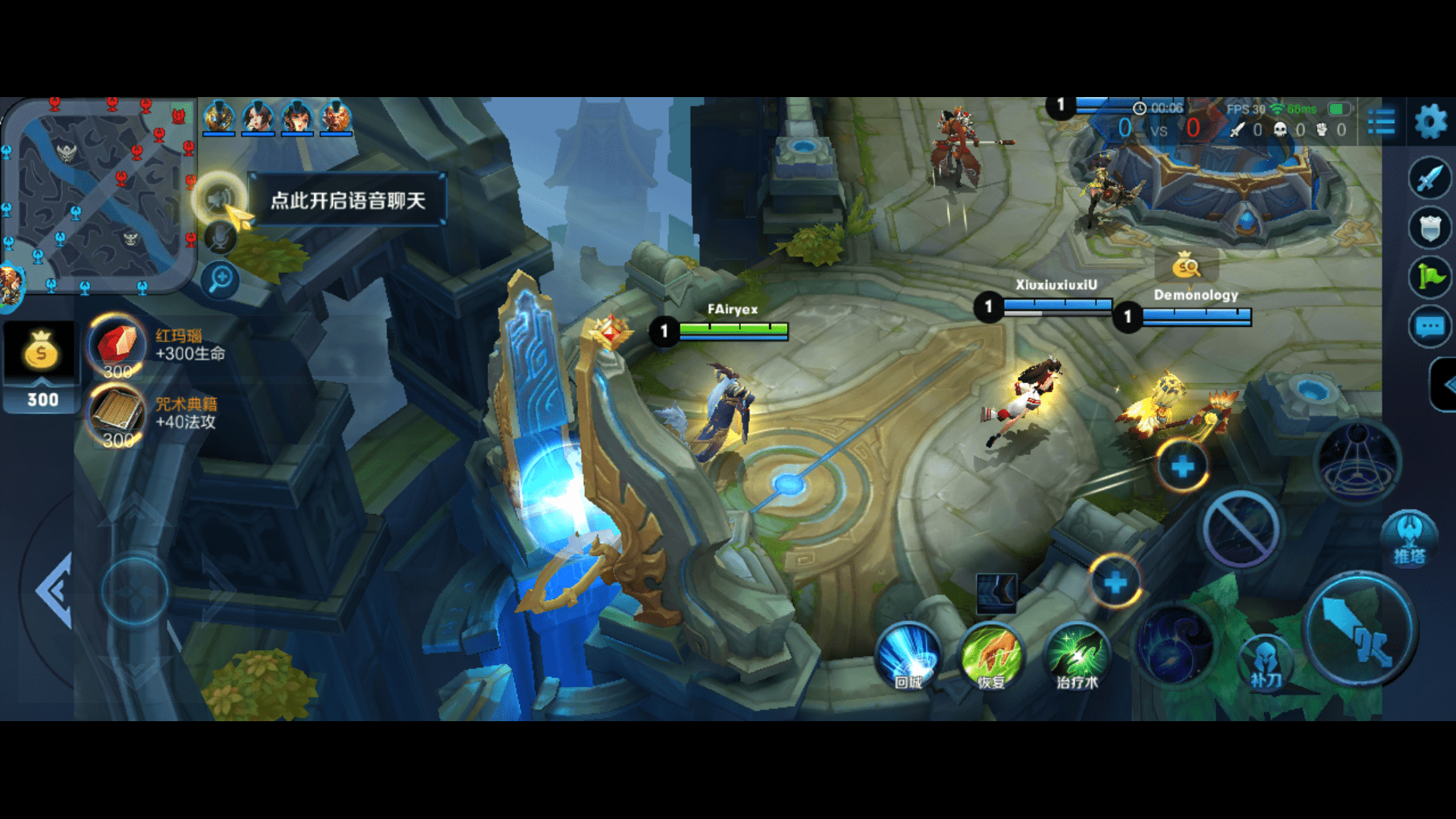This screenshot has height=819, width=1456.
Task: Send the sword attack signal
Action: pos(1429,178)
